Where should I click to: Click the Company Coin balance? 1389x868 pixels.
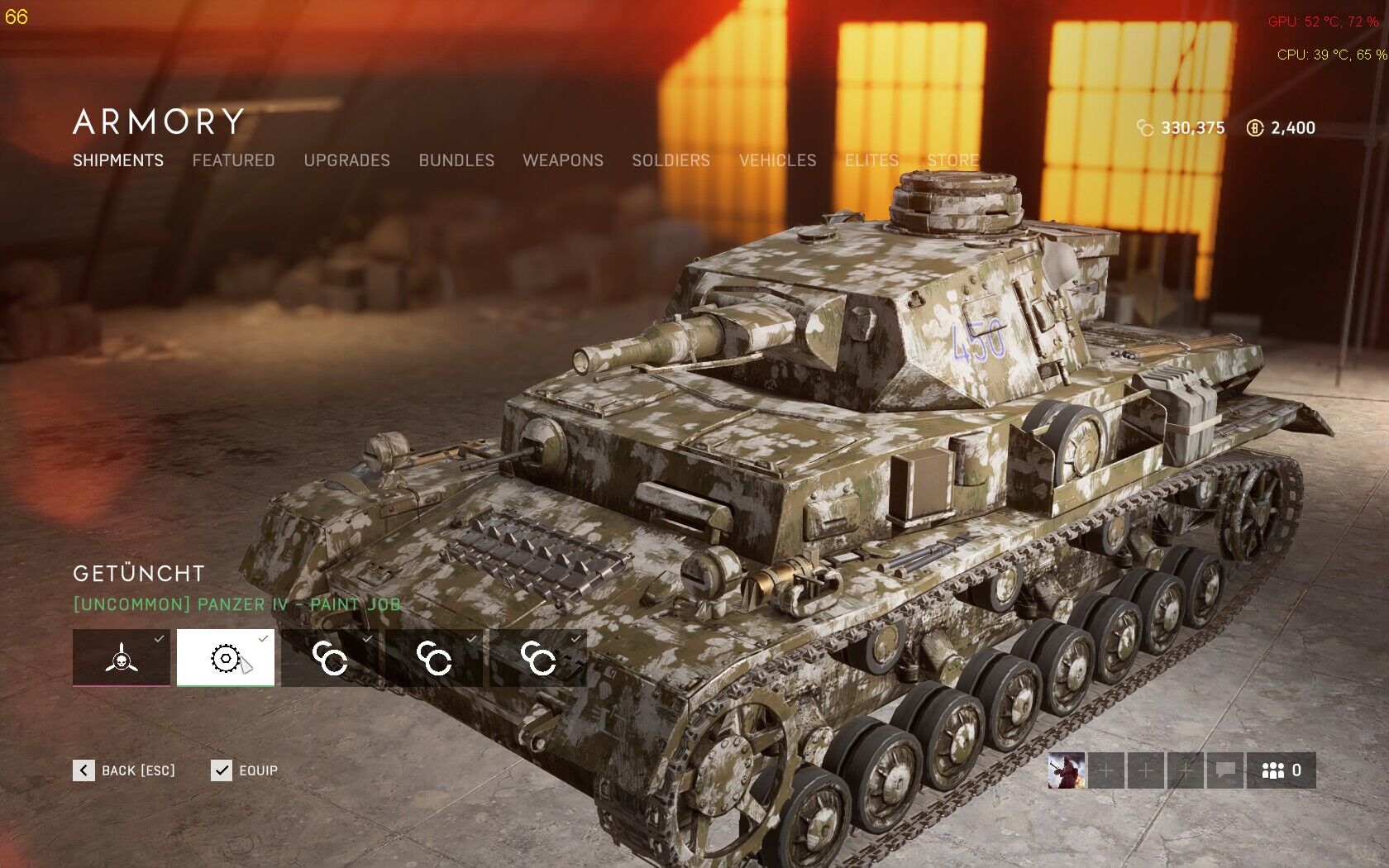[x=1181, y=128]
